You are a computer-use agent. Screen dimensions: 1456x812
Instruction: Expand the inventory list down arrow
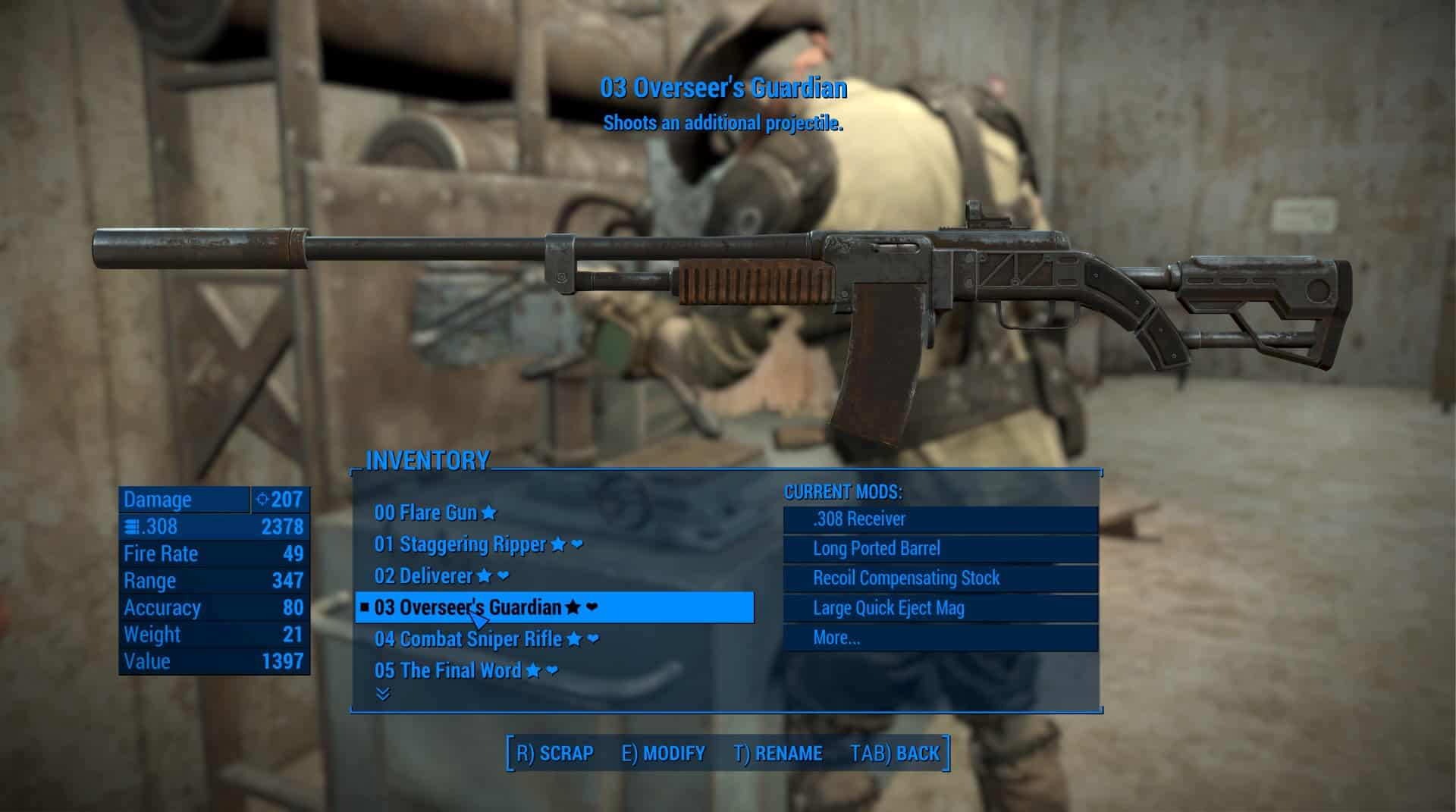[x=383, y=694]
